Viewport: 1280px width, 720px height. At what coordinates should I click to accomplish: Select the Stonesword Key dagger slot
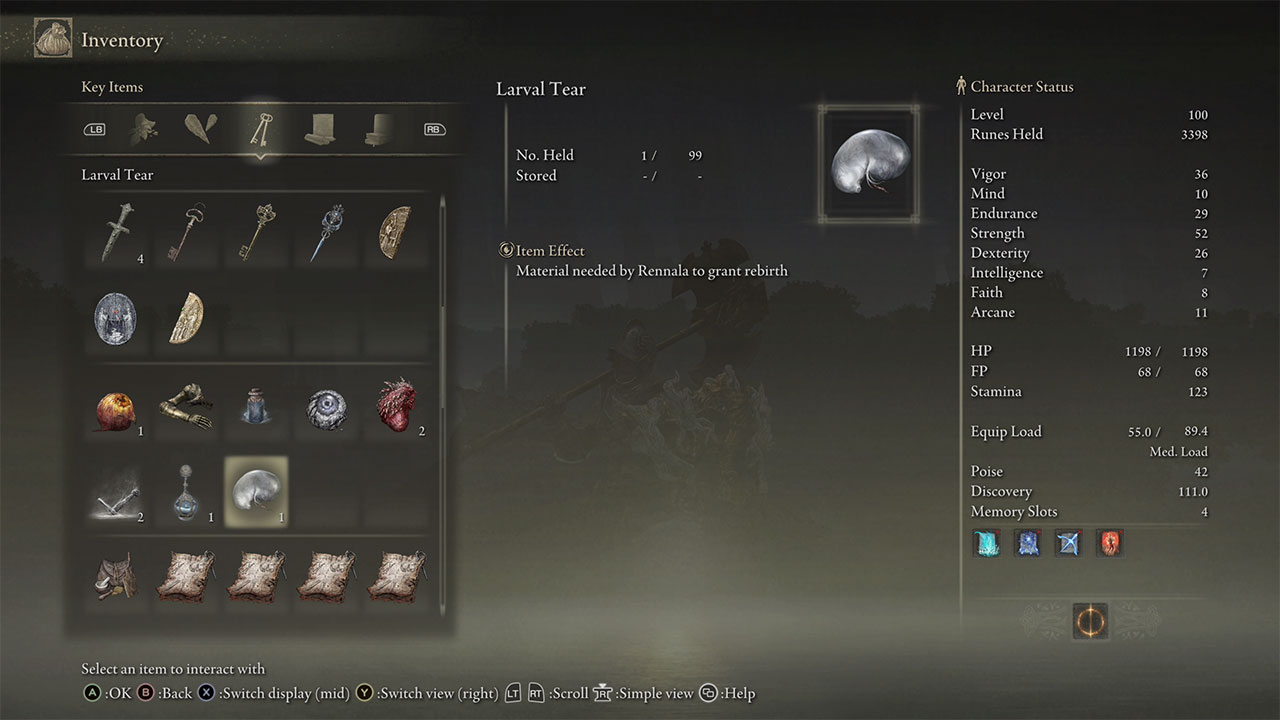[x=119, y=234]
